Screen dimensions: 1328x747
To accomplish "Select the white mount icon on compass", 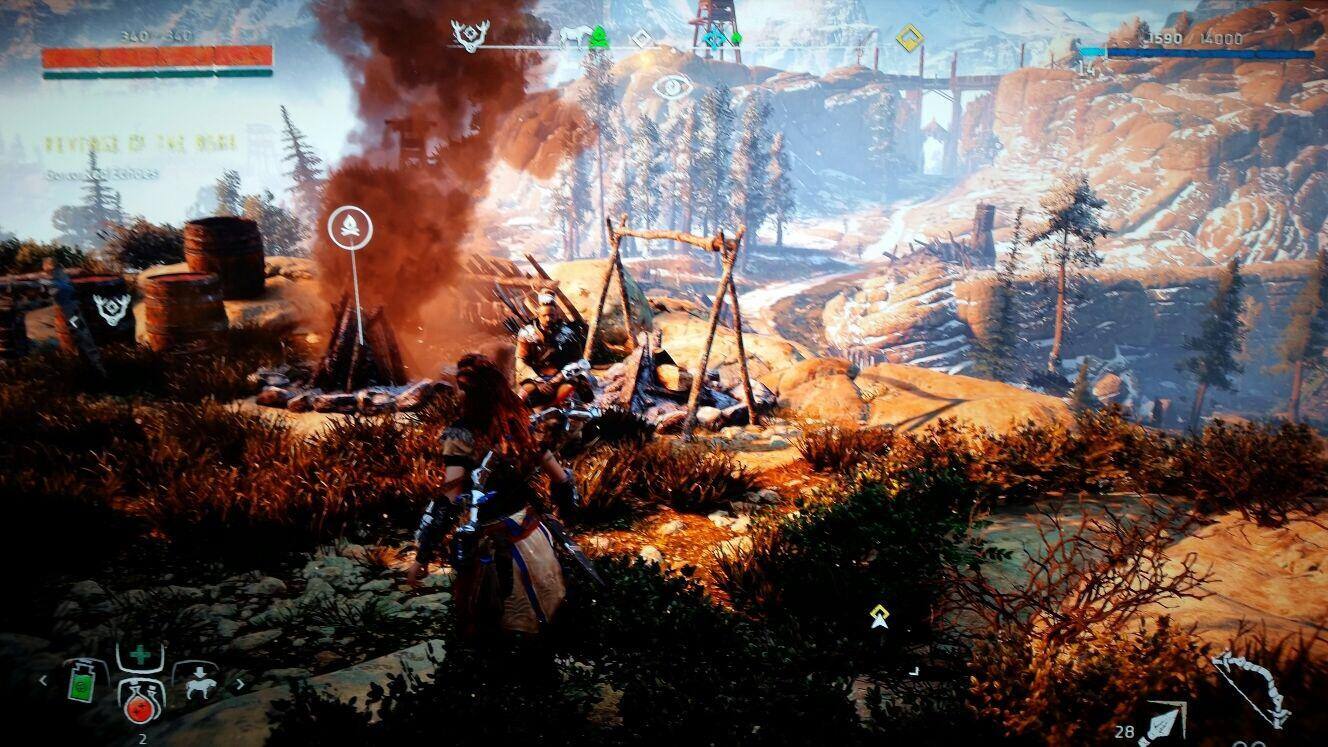I will click(574, 38).
